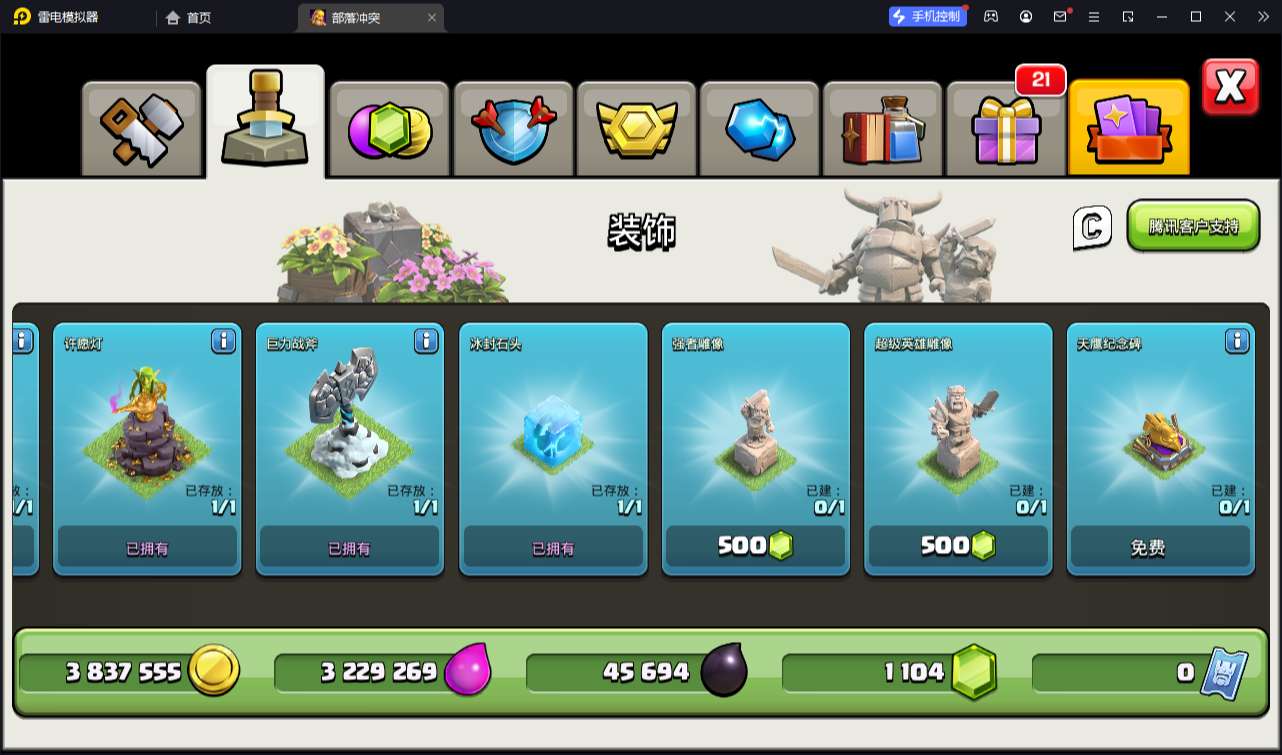Switch to the hammer and saw builder tab

(x=142, y=128)
